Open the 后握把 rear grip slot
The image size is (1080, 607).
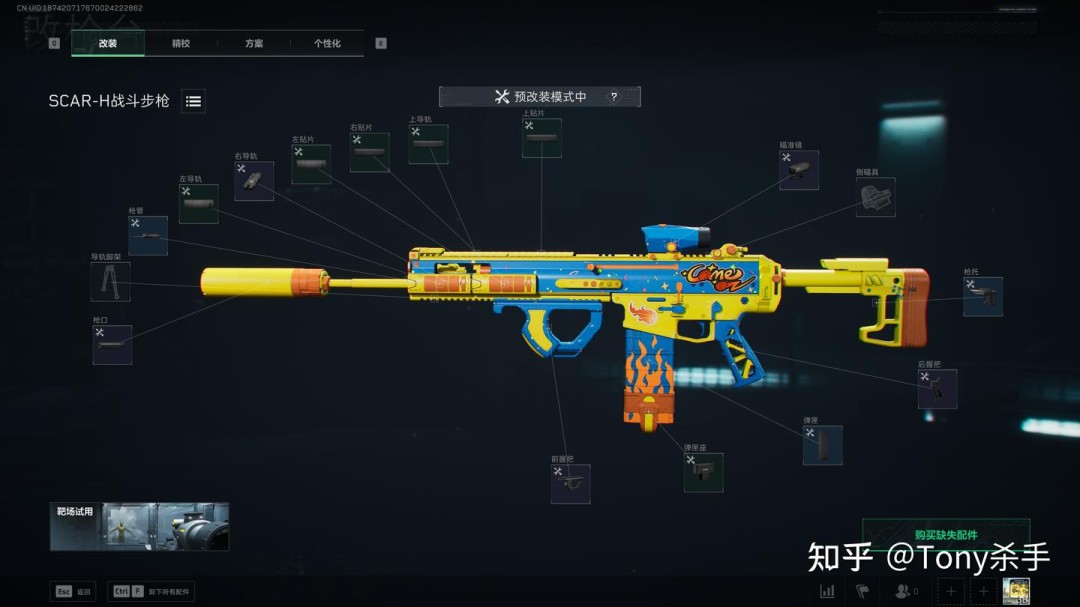click(x=937, y=389)
